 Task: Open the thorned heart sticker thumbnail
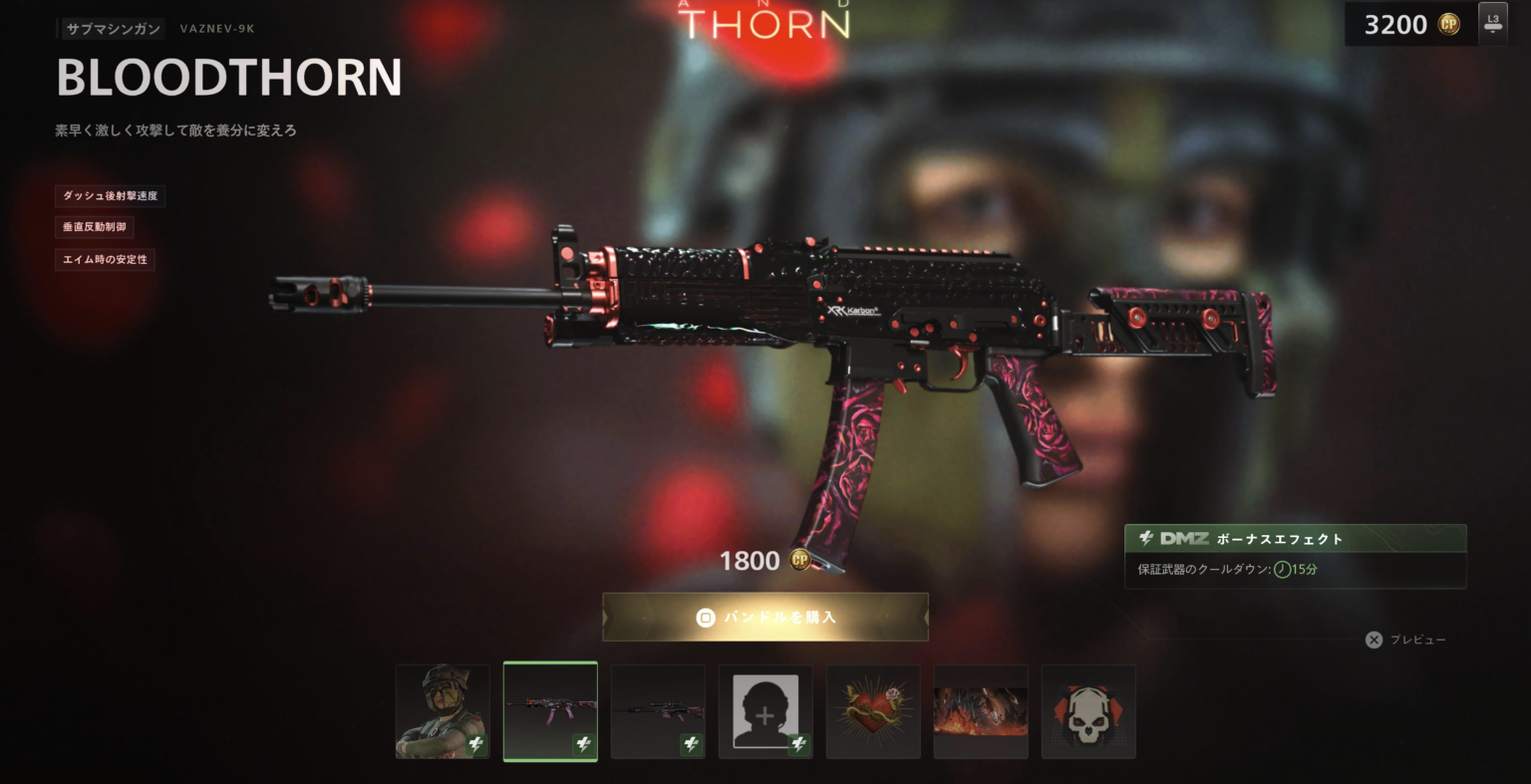click(873, 710)
